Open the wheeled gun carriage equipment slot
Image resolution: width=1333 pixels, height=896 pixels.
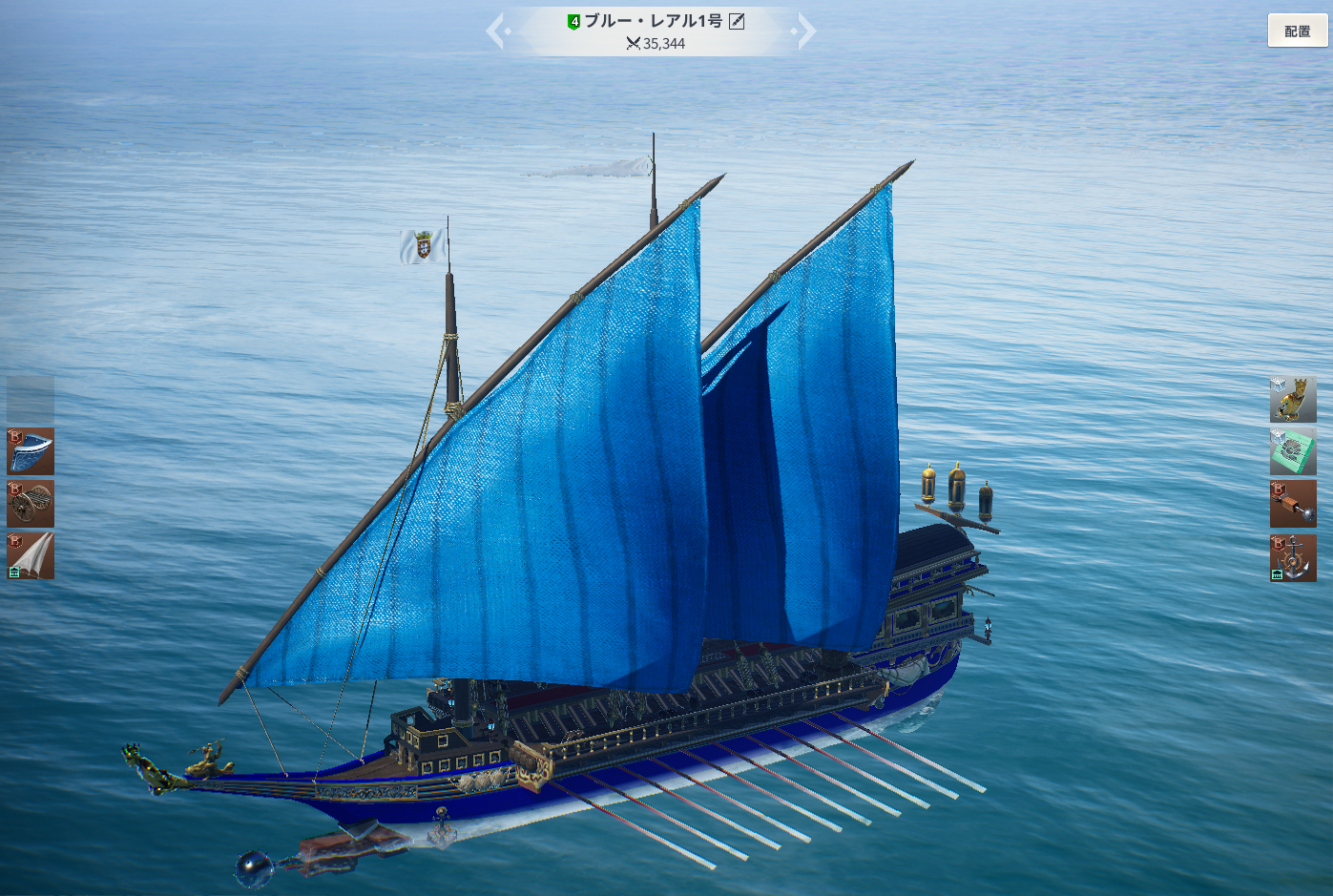click(31, 504)
